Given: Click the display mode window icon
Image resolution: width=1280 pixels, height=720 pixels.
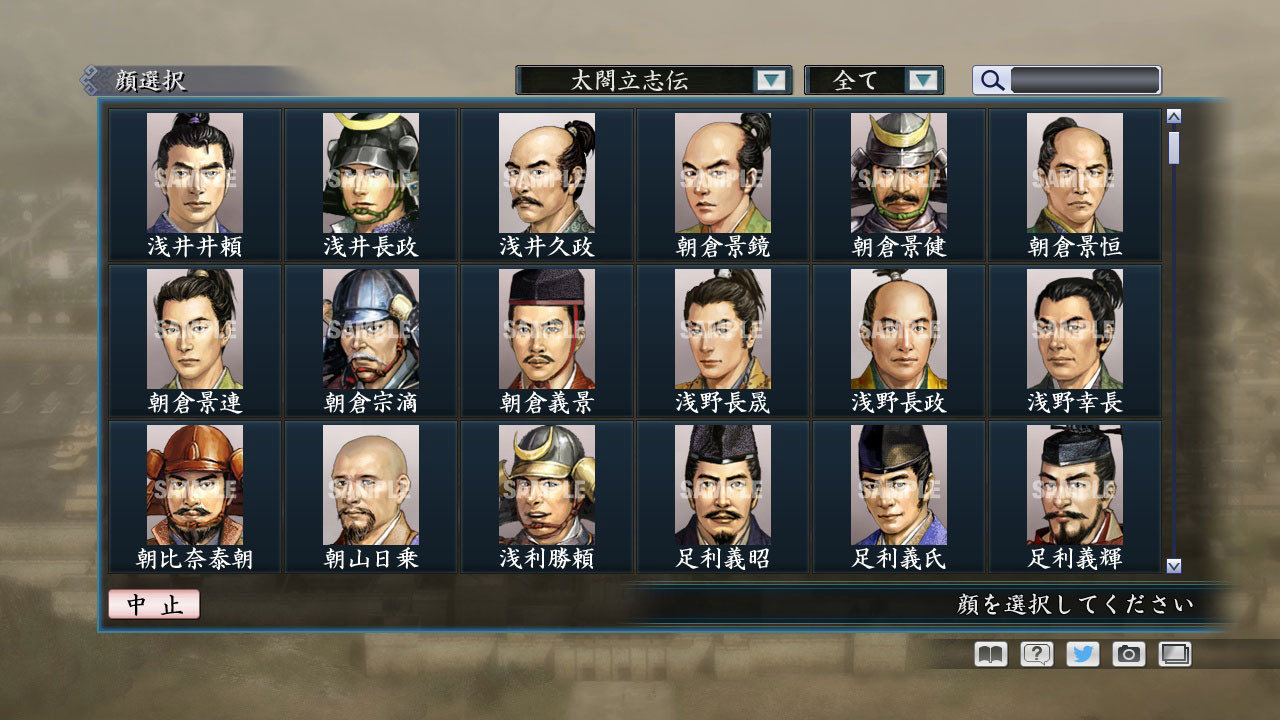Looking at the screenshot, I should 1174,654.
